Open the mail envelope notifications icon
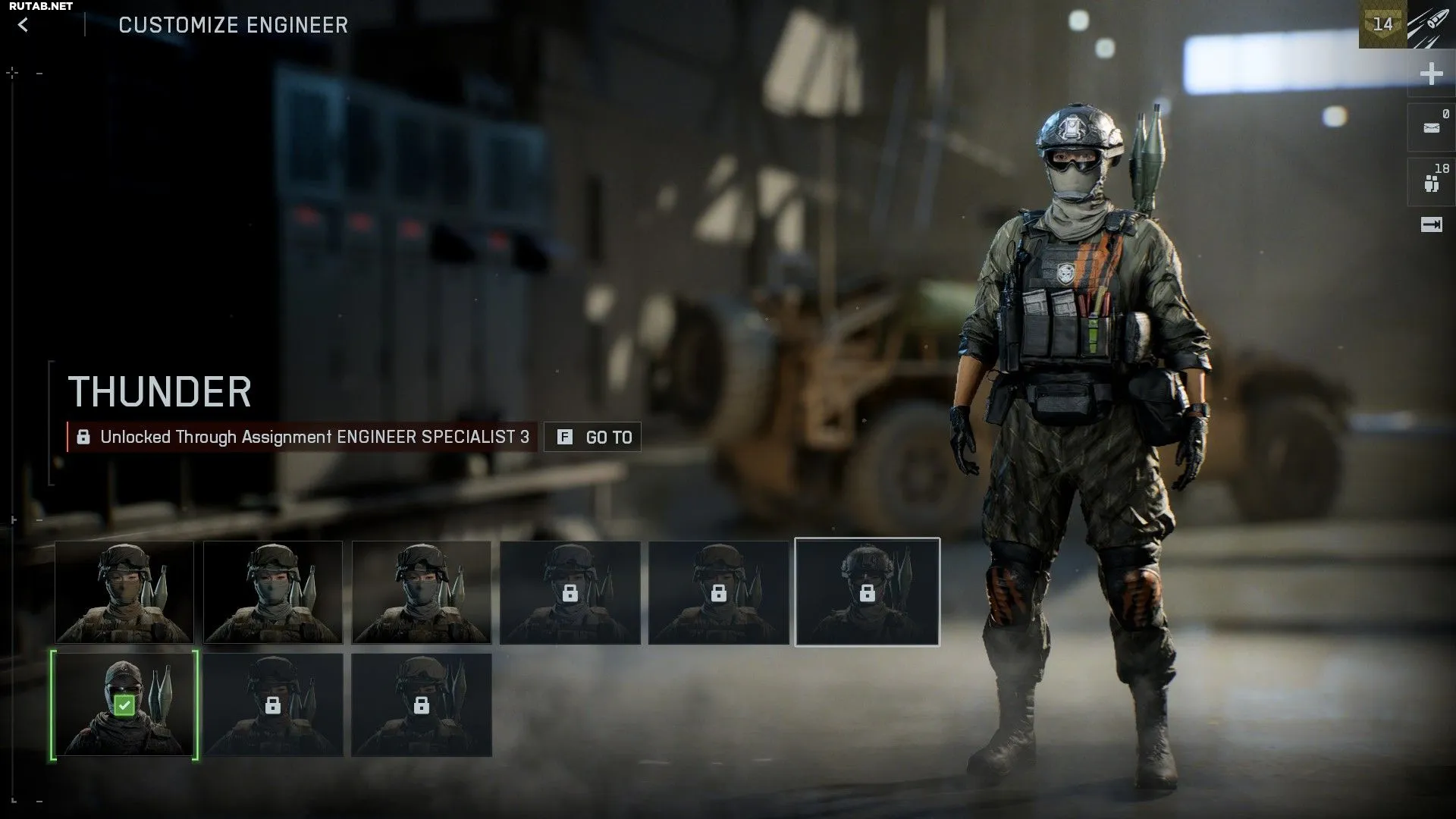This screenshot has height=819, width=1456. 1431,127
